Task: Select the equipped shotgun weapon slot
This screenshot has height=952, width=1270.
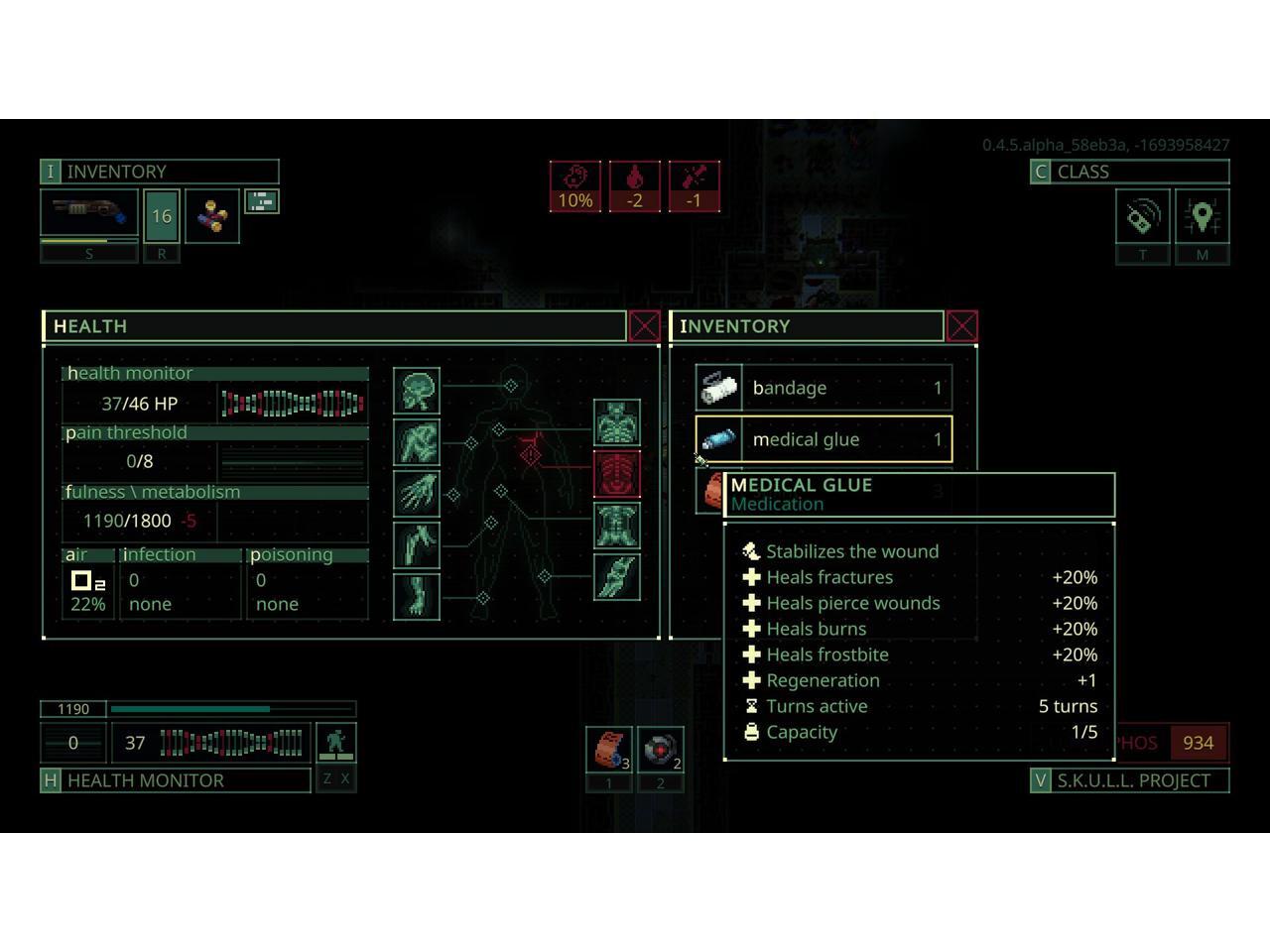Action: (89, 214)
